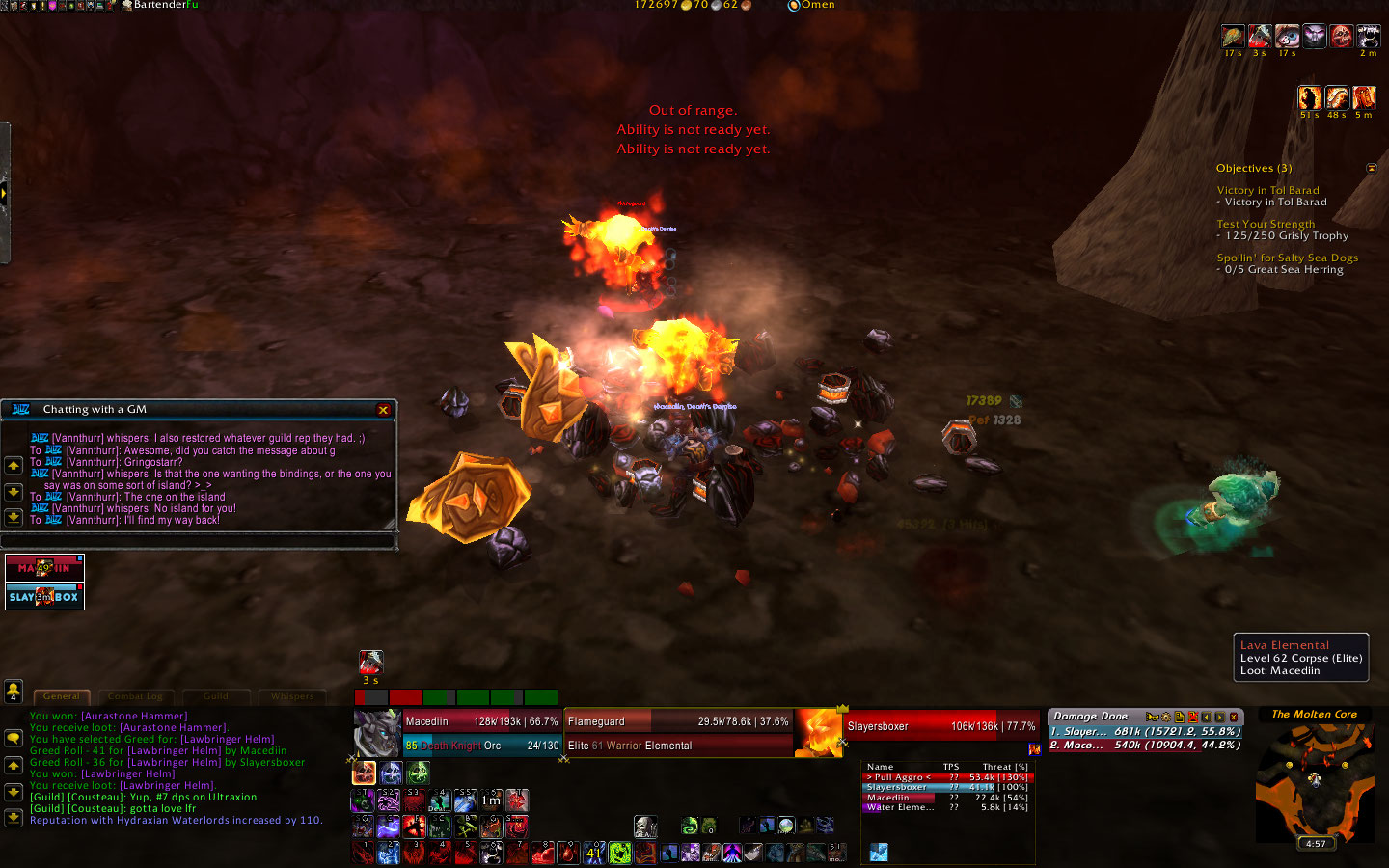Show the Whispers chat tab
The height and width of the screenshot is (868, 1389).
point(292,696)
